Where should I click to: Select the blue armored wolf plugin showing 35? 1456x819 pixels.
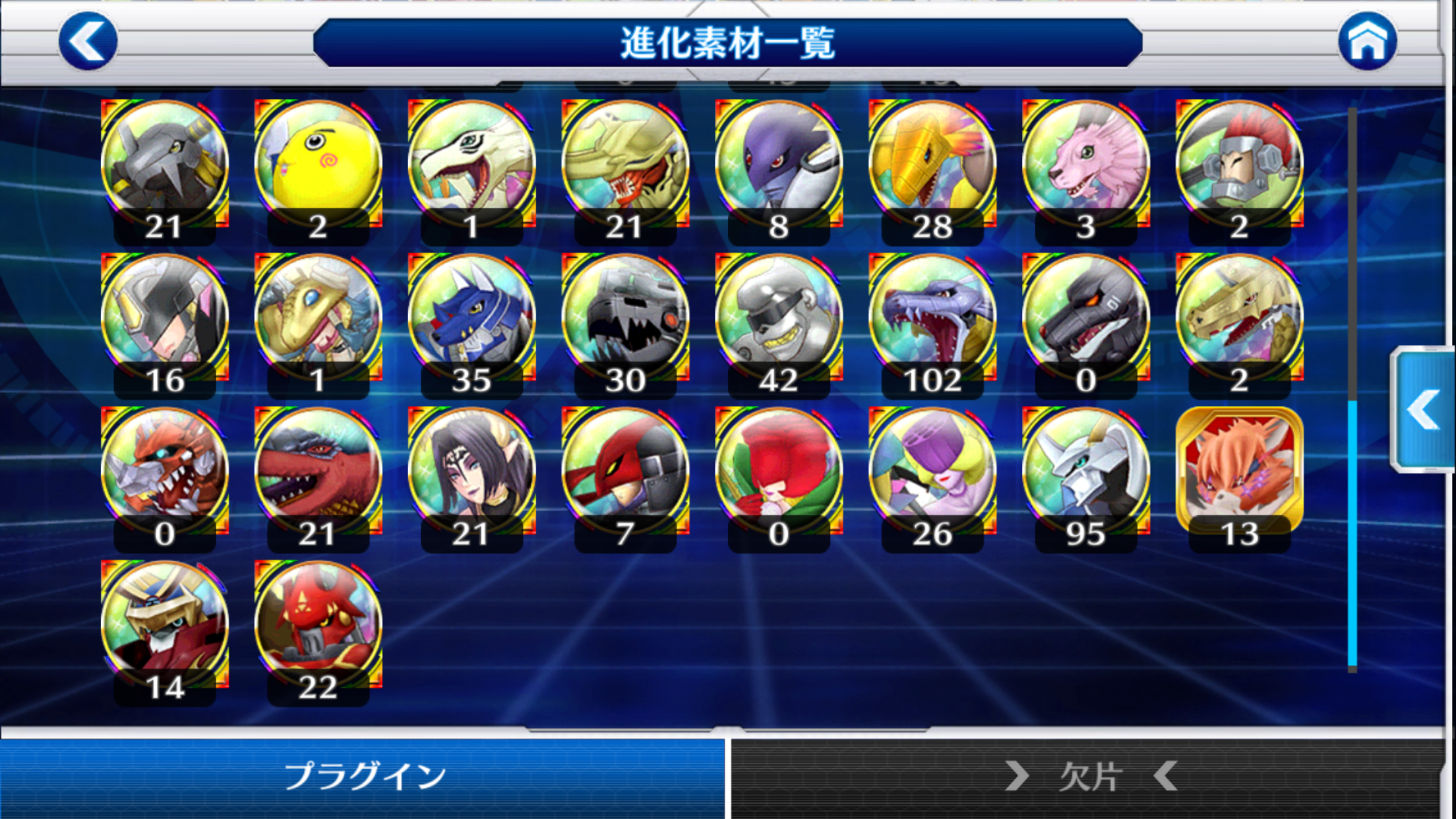click(471, 318)
